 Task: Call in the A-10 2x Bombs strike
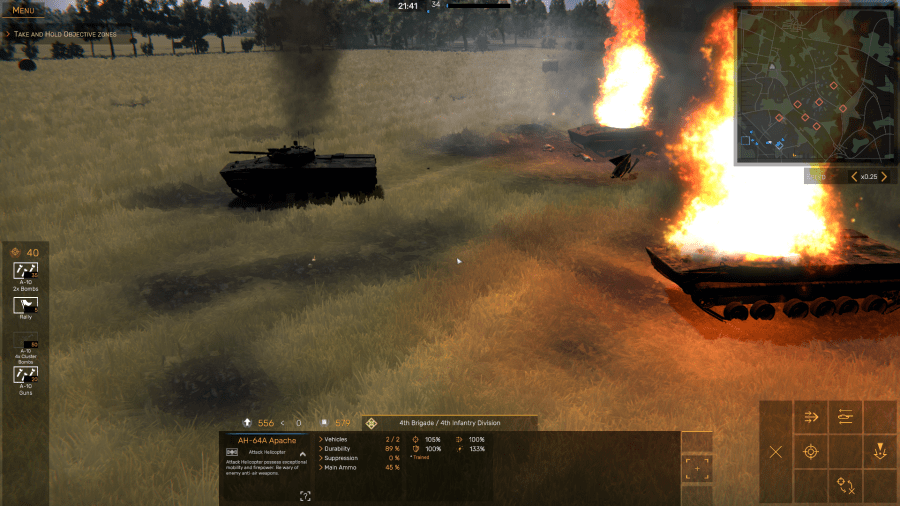click(x=25, y=271)
